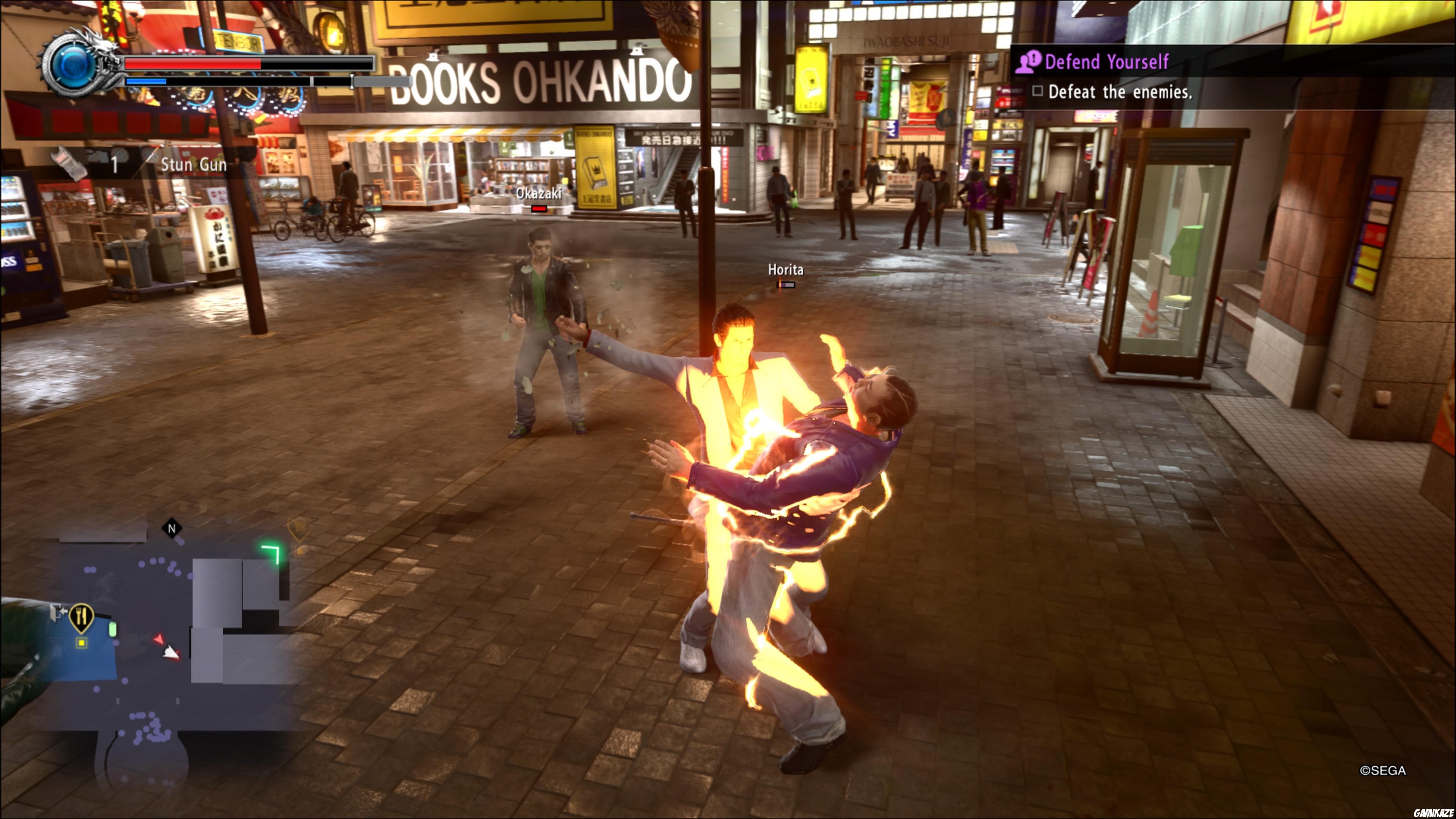Click the green save point icon on minimap
This screenshot has width=1456, height=819.
(x=113, y=630)
